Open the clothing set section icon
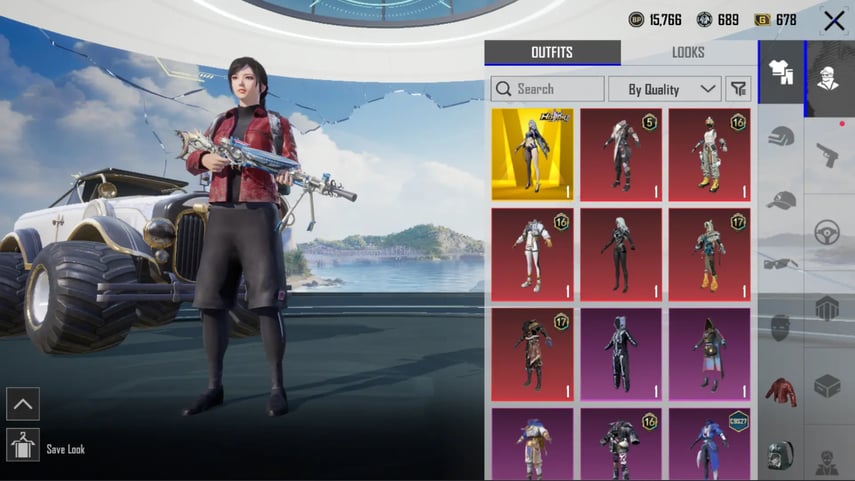The width and height of the screenshot is (855, 481). click(x=781, y=72)
